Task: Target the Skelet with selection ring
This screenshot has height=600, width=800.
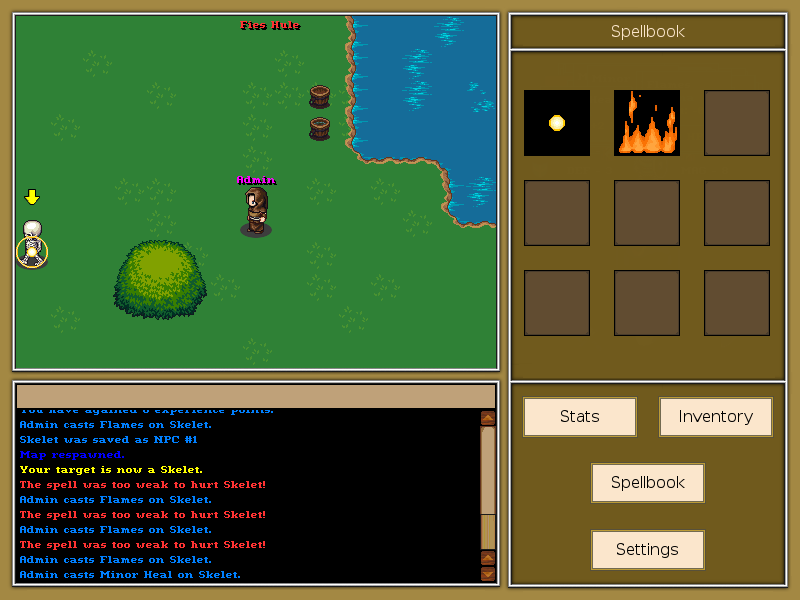Action: tap(32, 245)
